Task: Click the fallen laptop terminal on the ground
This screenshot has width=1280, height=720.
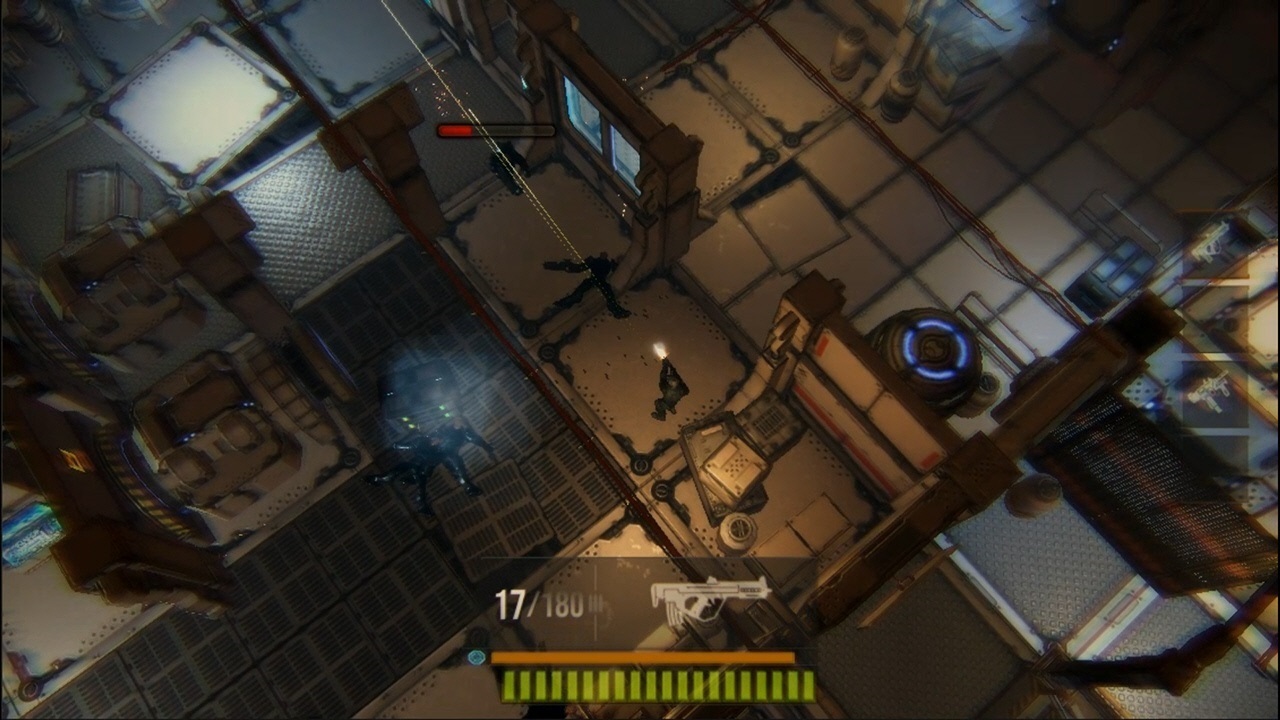Action: 729,470
